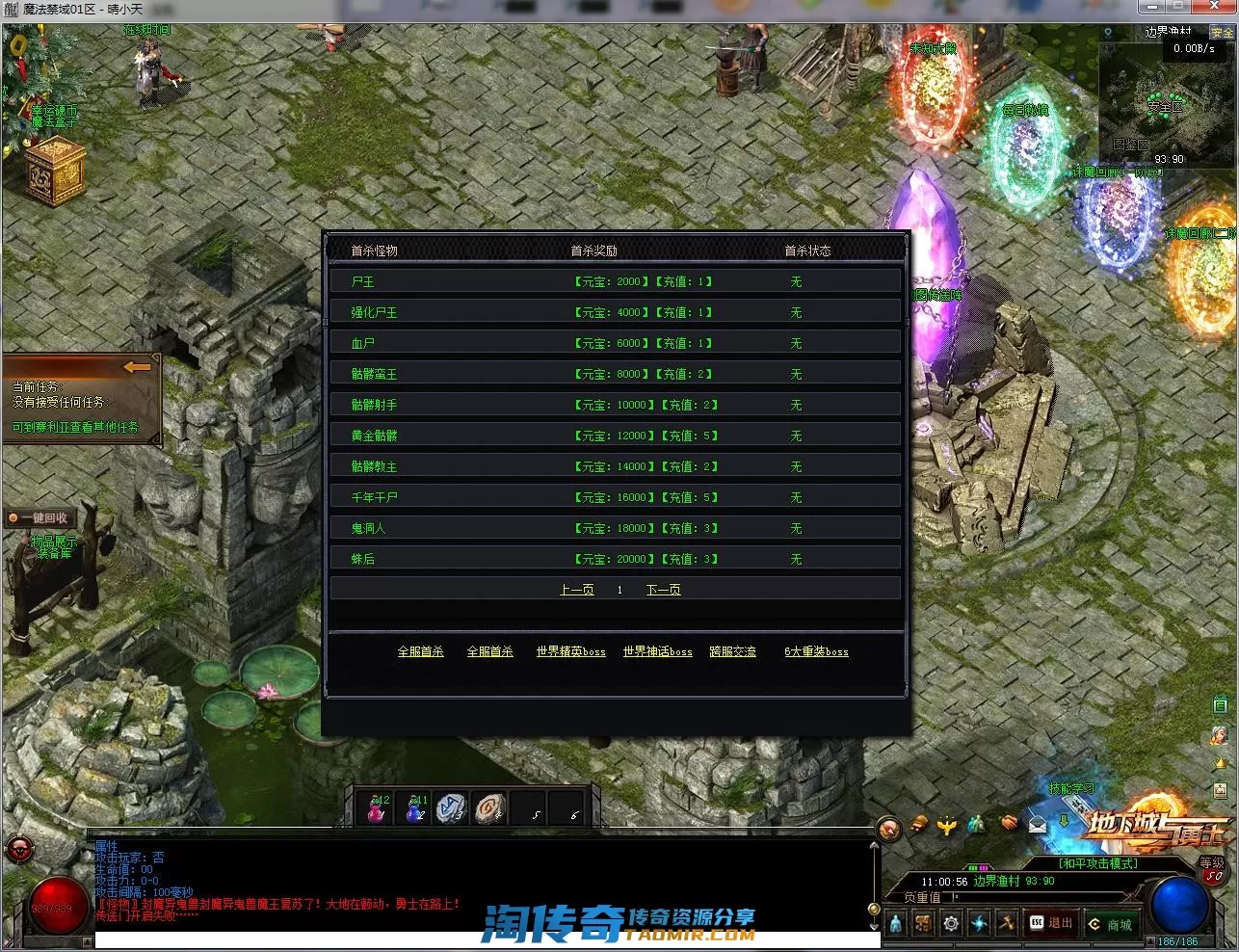Go to the previous page (上一页)

tap(576, 590)
